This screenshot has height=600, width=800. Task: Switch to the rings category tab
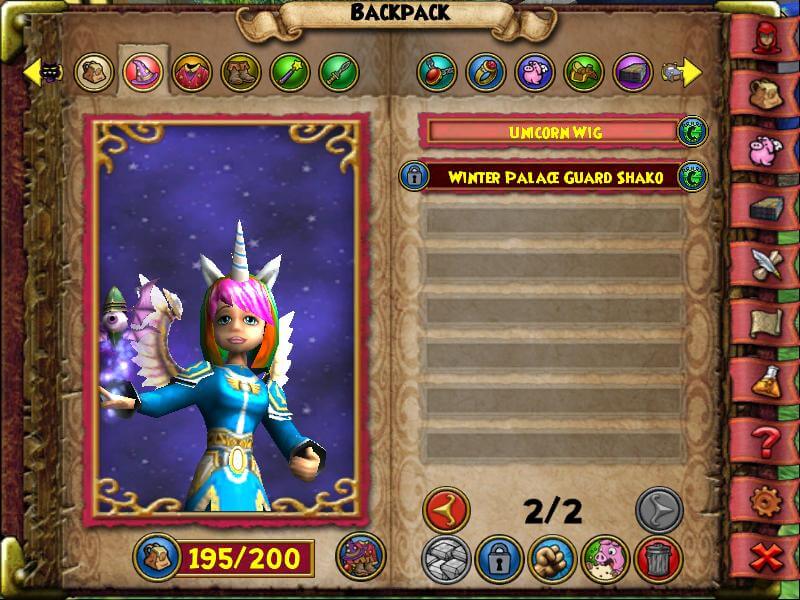(486, 72)
